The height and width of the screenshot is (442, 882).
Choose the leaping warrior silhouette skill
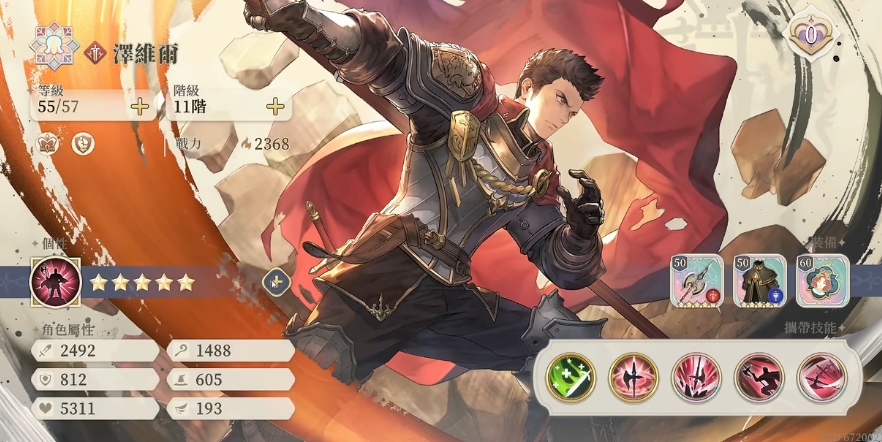point(759,377)
